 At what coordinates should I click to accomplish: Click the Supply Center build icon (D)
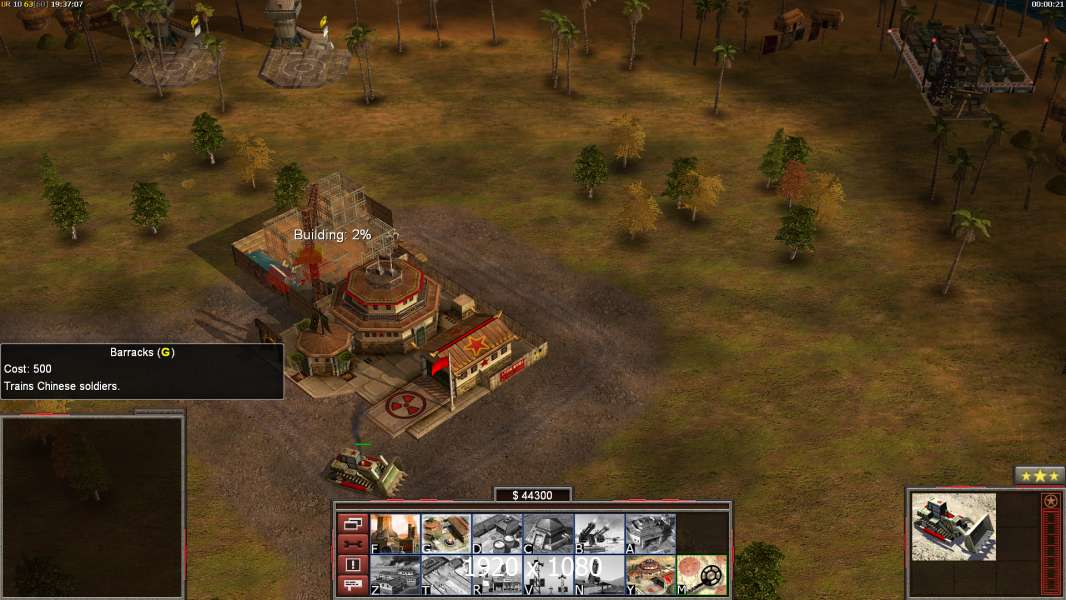(497, 534)
